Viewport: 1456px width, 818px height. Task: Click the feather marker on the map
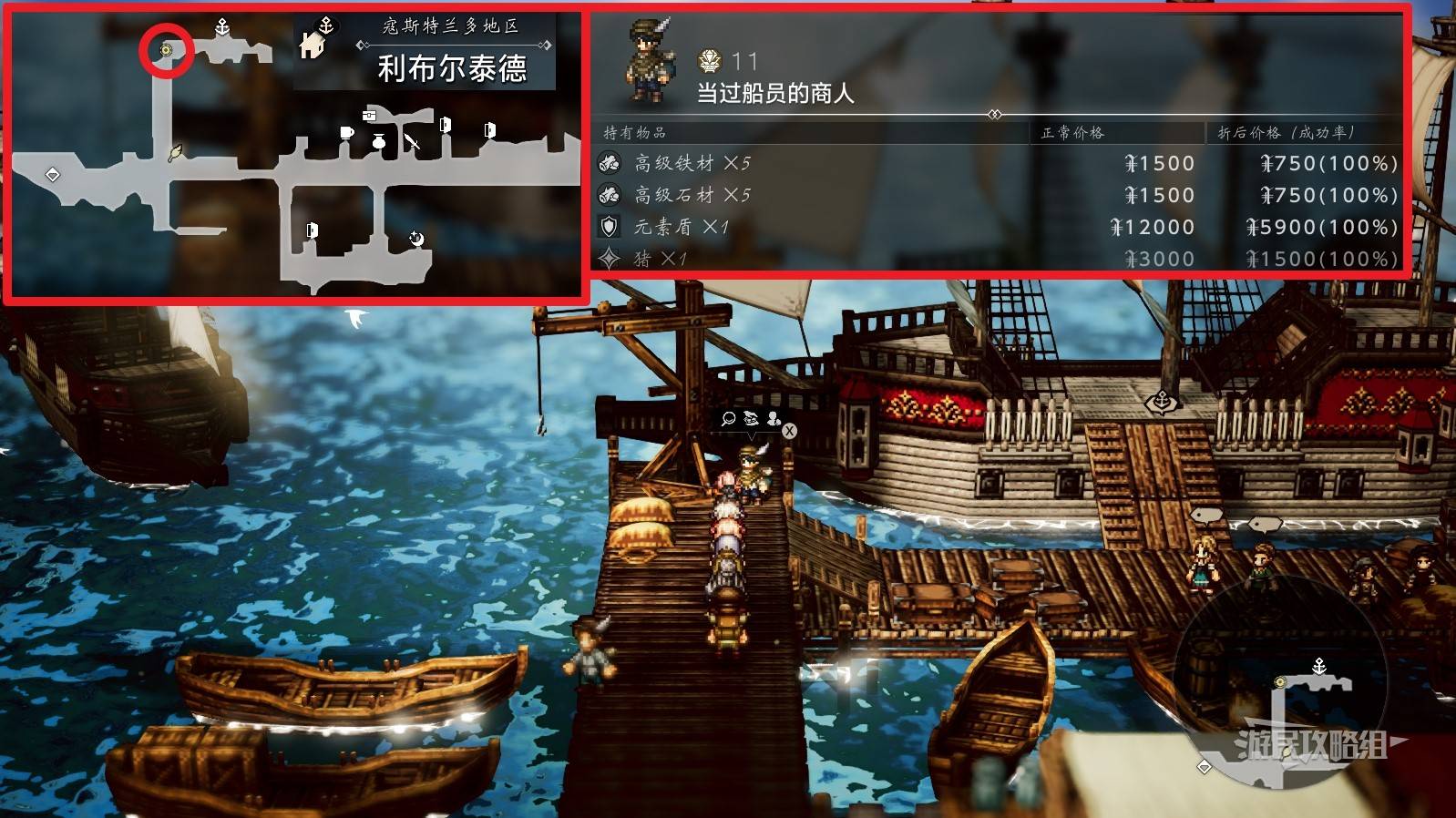(176, 152)
